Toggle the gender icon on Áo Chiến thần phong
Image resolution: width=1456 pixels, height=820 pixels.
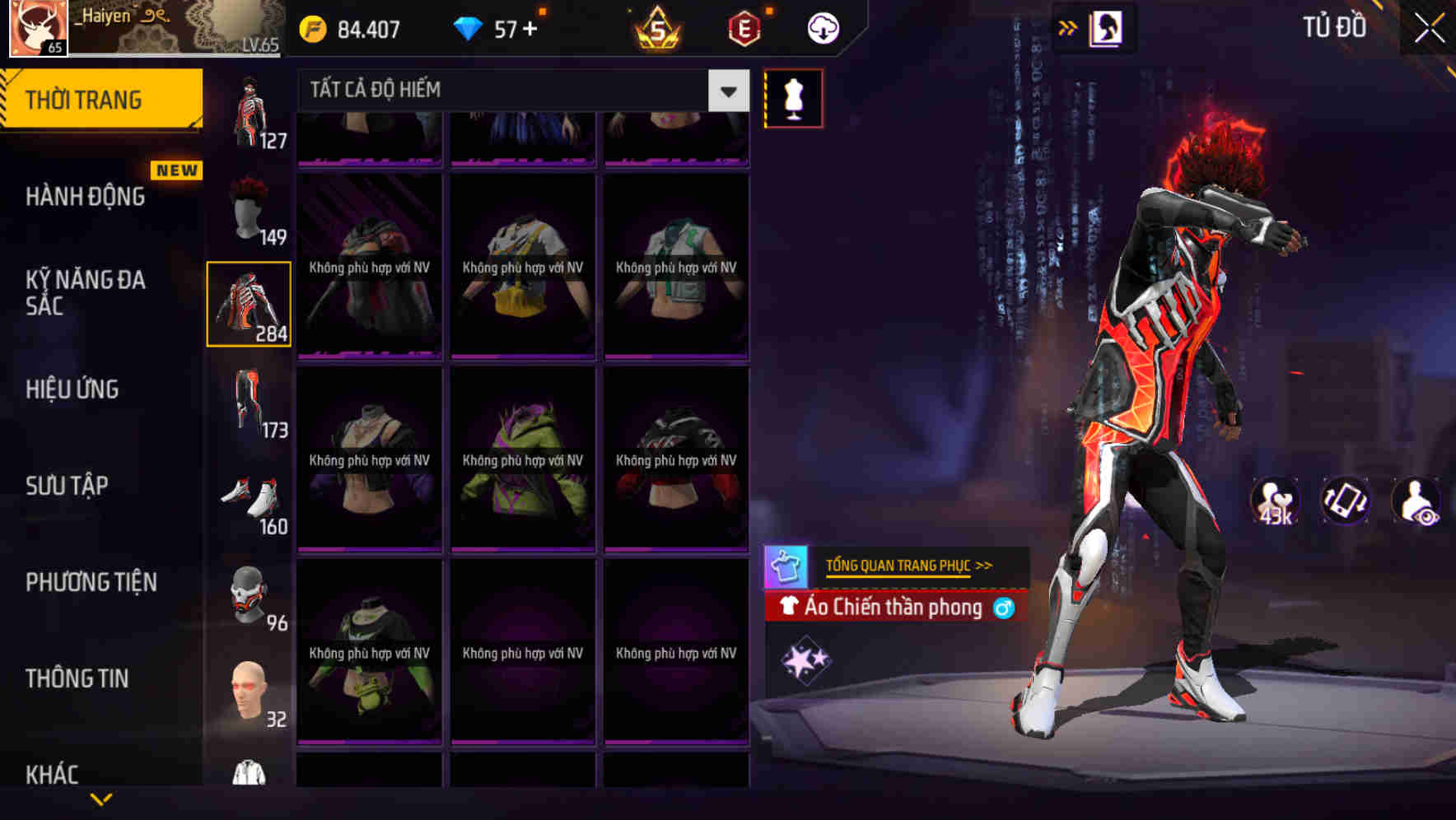(1004, 608)
